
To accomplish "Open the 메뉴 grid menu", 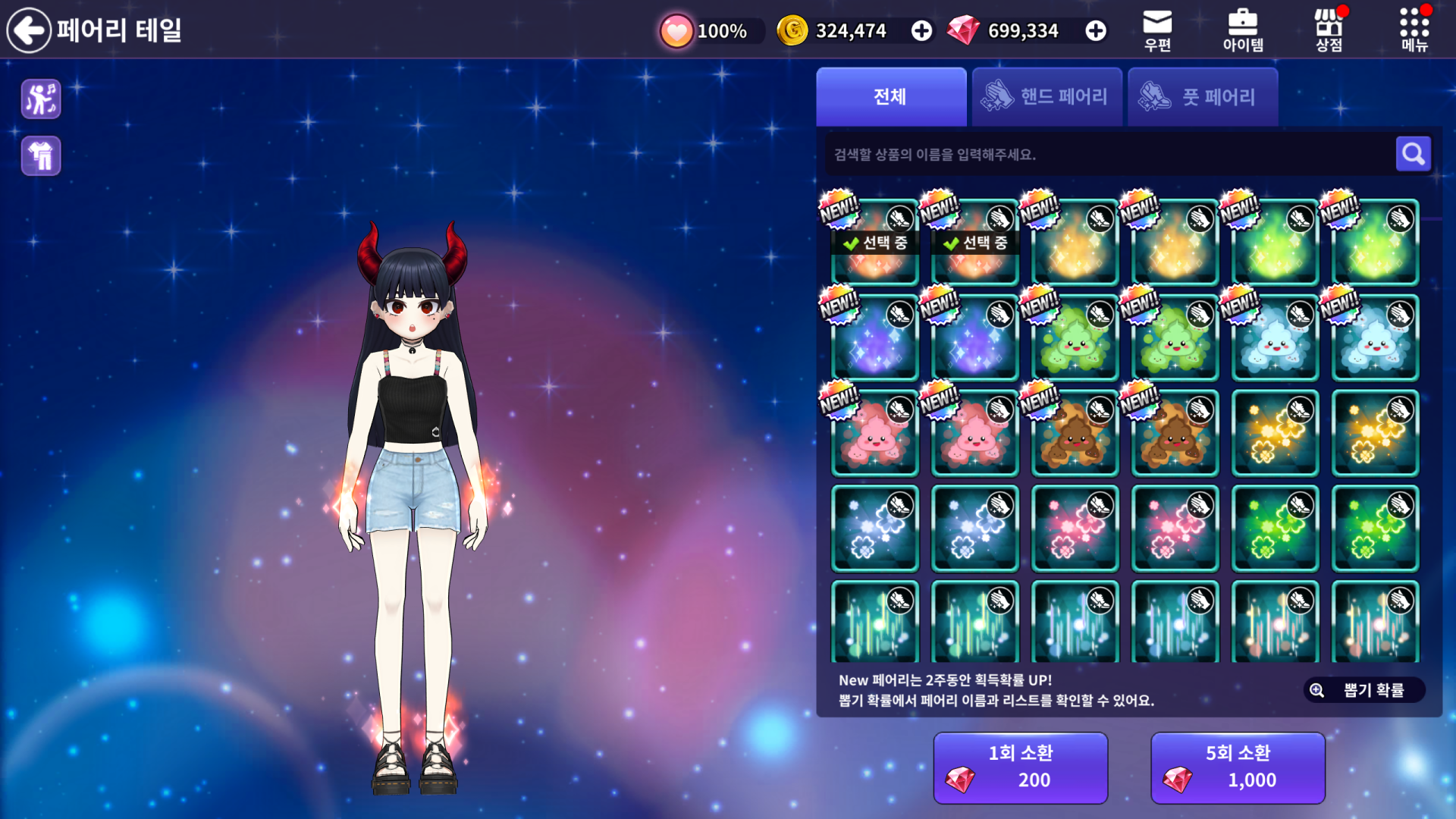I will pos(1414,30).
